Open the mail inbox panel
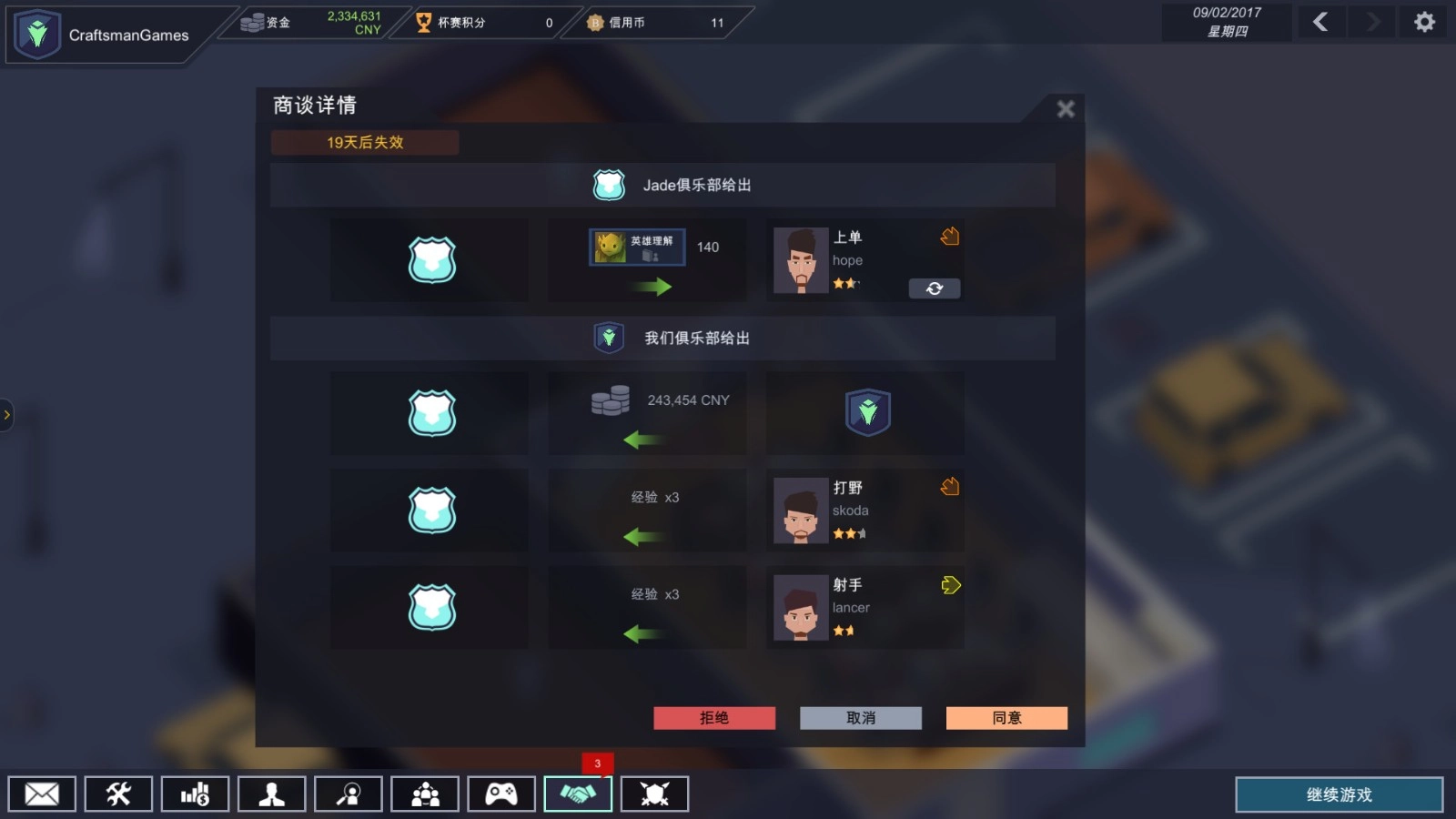Image resolution: width=1456 pixels, height=819 pixels. (42, 794)
